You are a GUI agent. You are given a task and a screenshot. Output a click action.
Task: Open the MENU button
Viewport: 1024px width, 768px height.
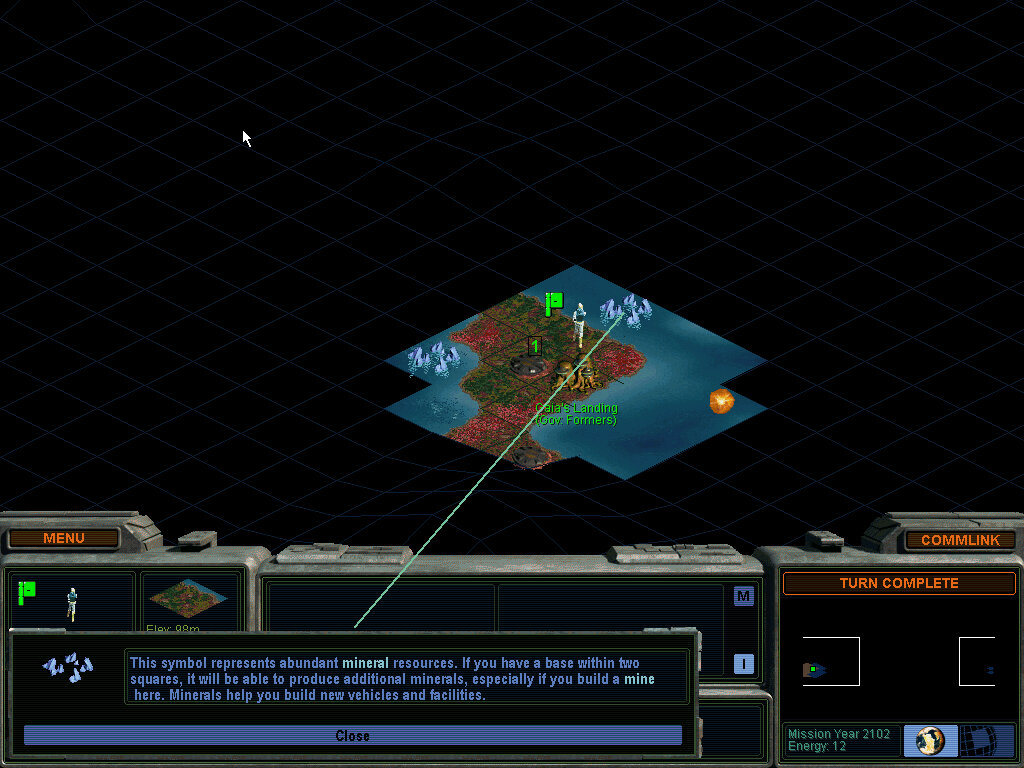pyautogui.click(x=64, y=539)
